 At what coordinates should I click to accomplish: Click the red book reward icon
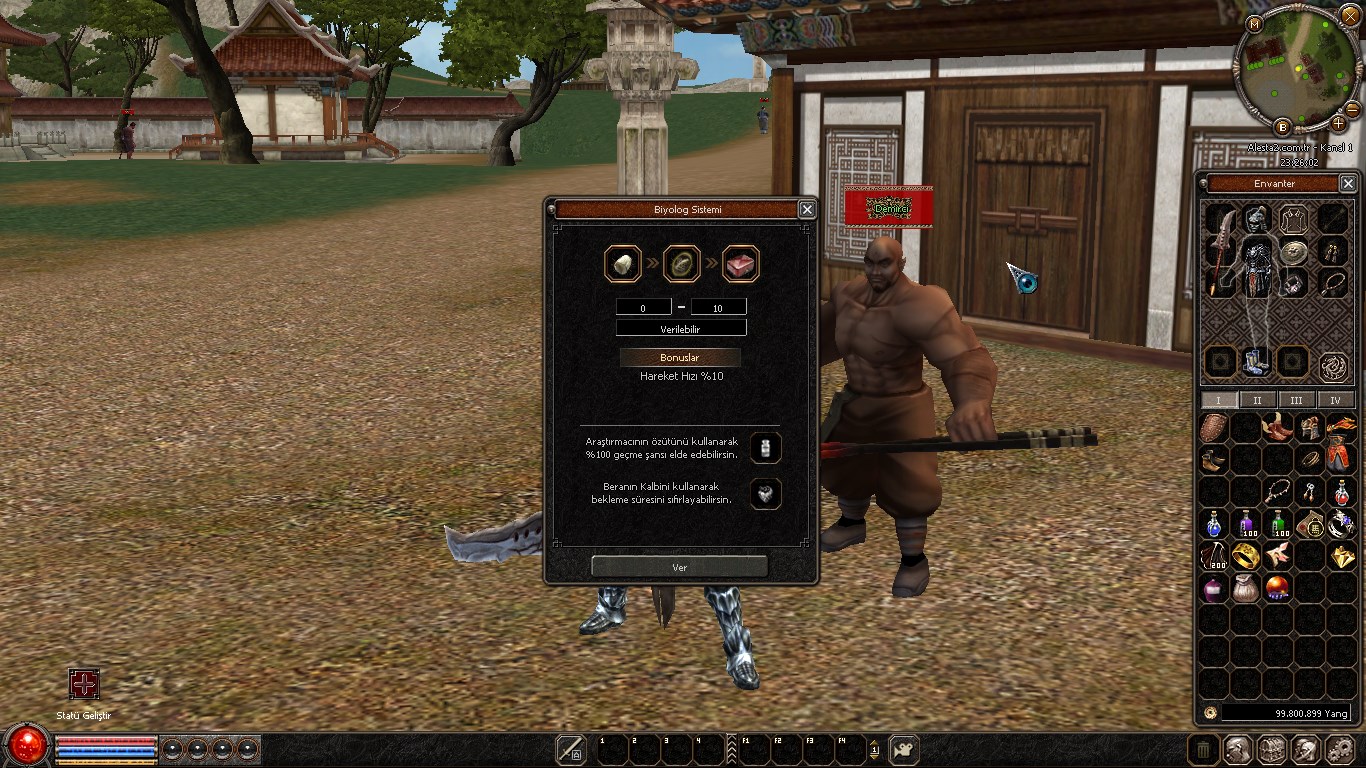pos(741,264)
